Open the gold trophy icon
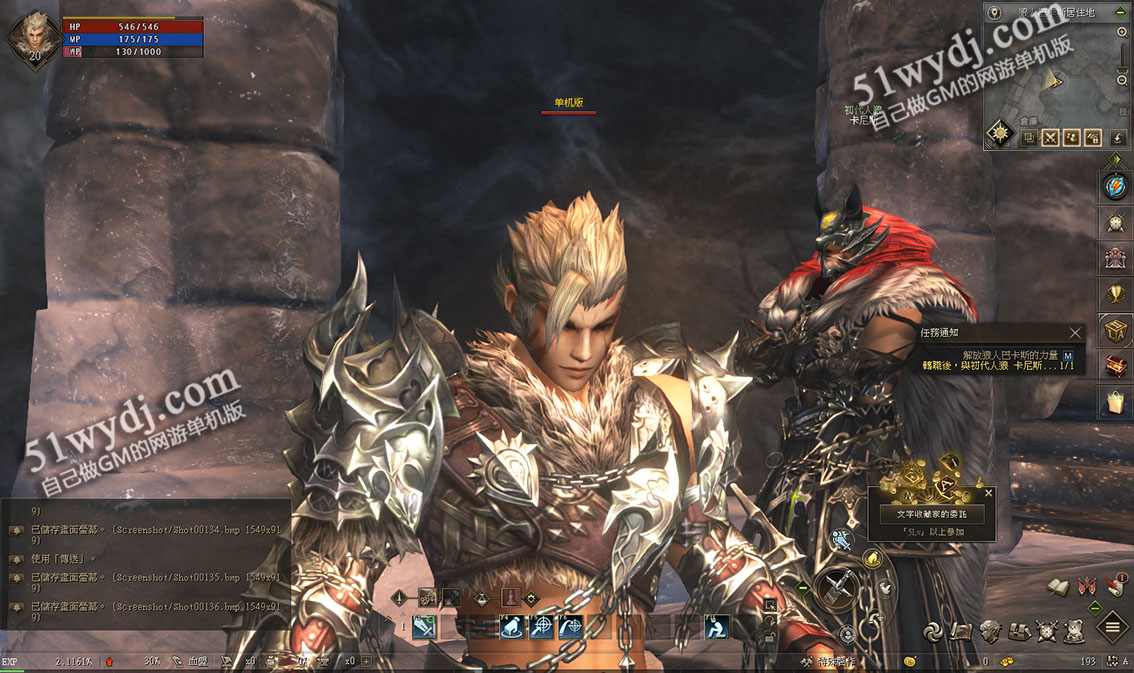This screenshot has height=673, width=1134. [1115, 292]
